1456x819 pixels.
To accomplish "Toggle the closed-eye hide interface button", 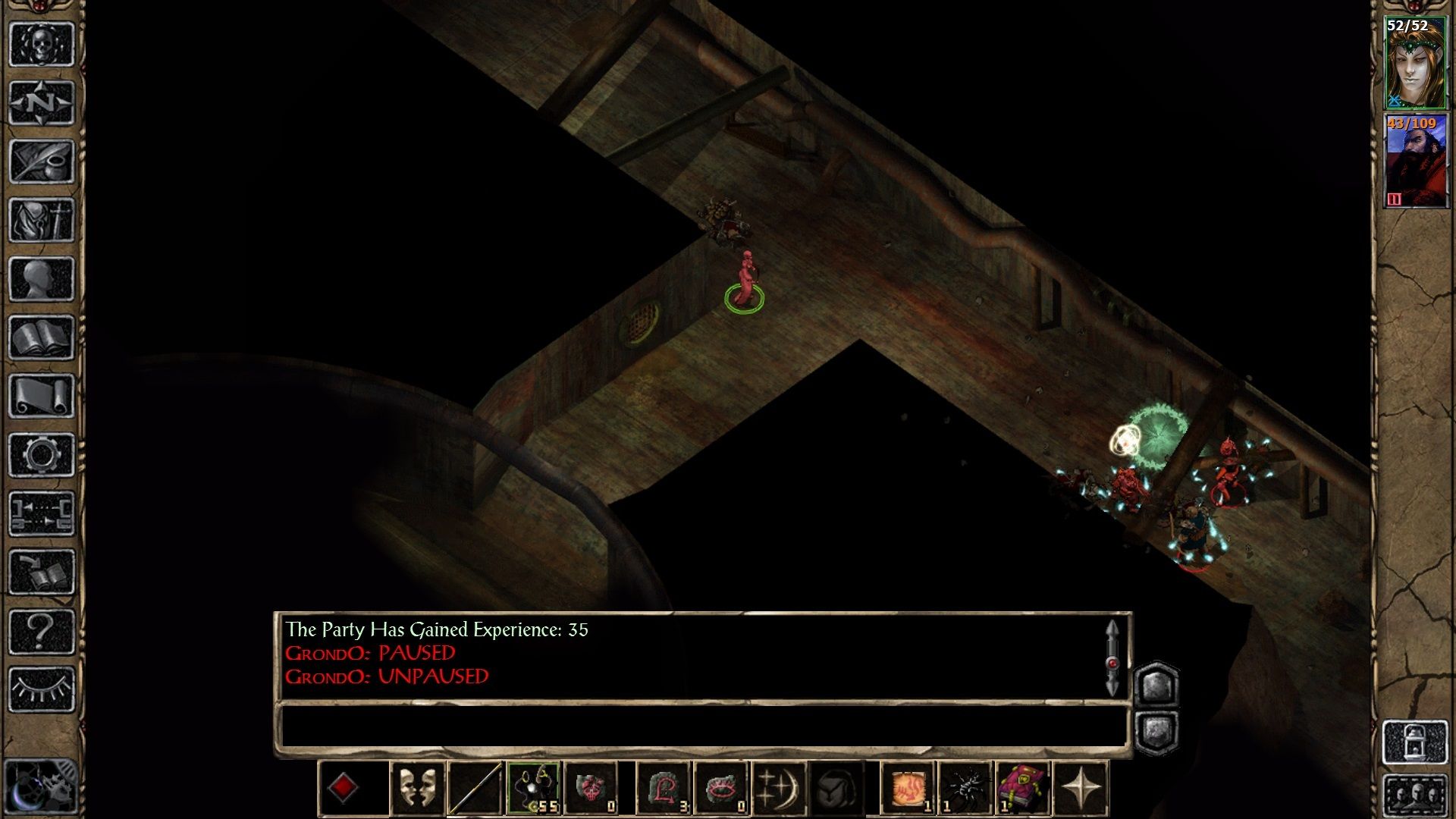I will click(x=41, y=689).
